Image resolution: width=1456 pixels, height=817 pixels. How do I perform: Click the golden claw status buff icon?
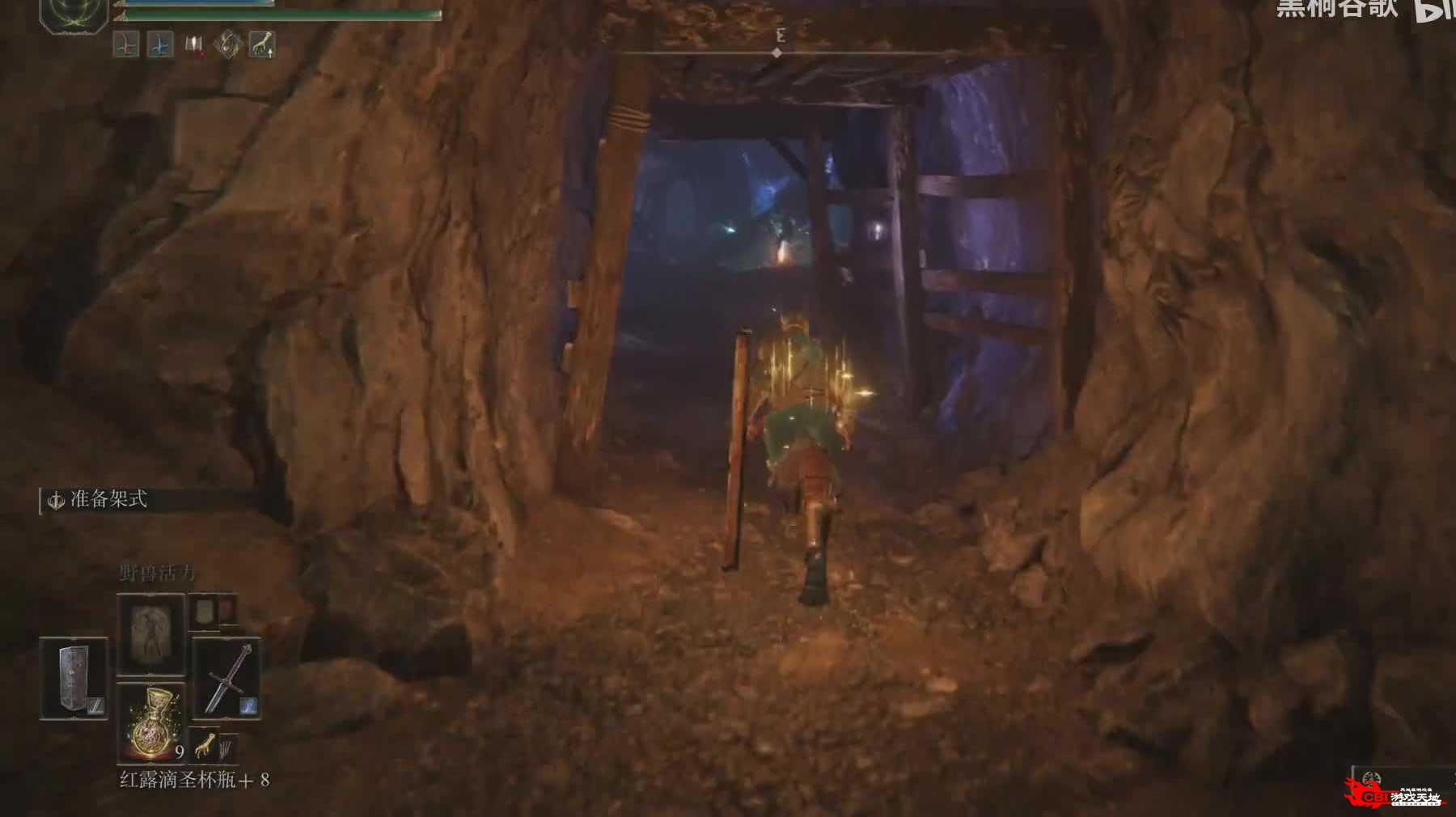pyautogui.click(x=261, y=44)
